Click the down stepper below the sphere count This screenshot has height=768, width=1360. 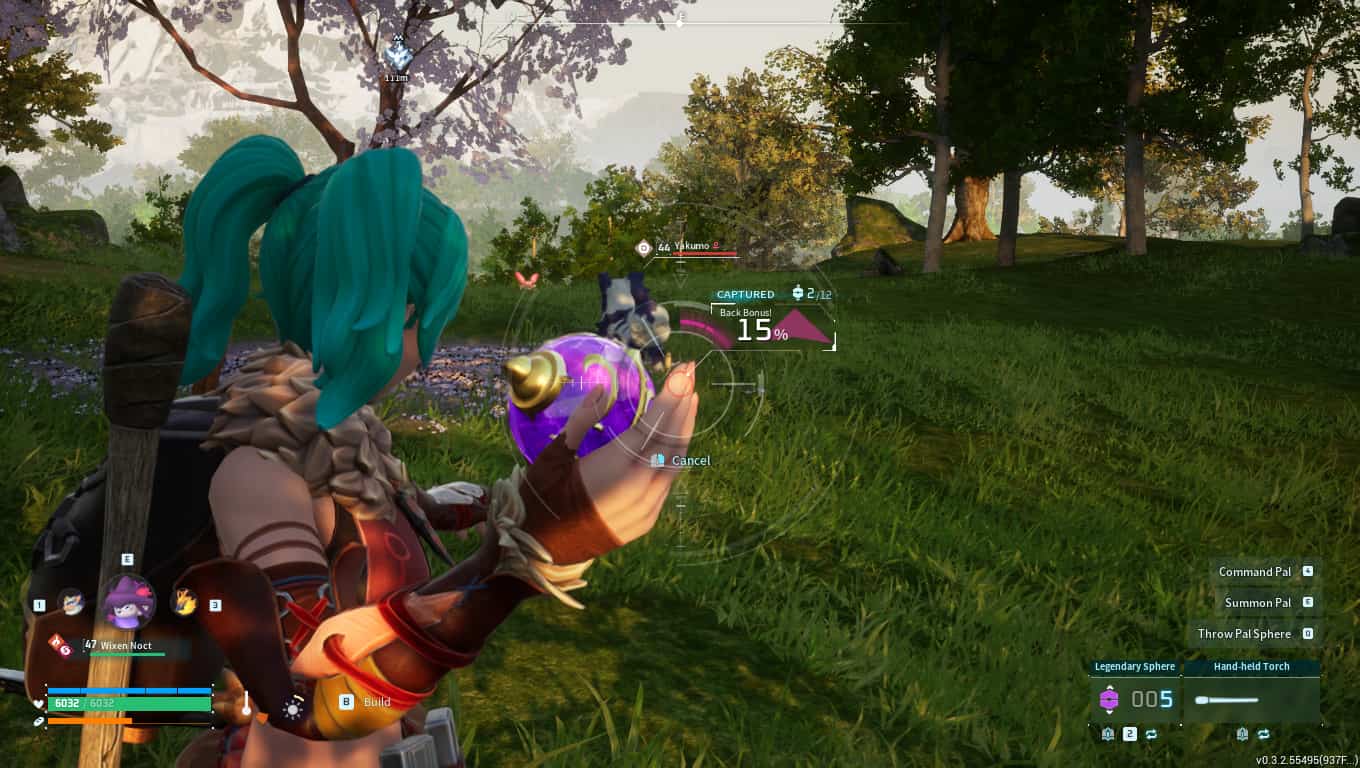coord(1109,712)
